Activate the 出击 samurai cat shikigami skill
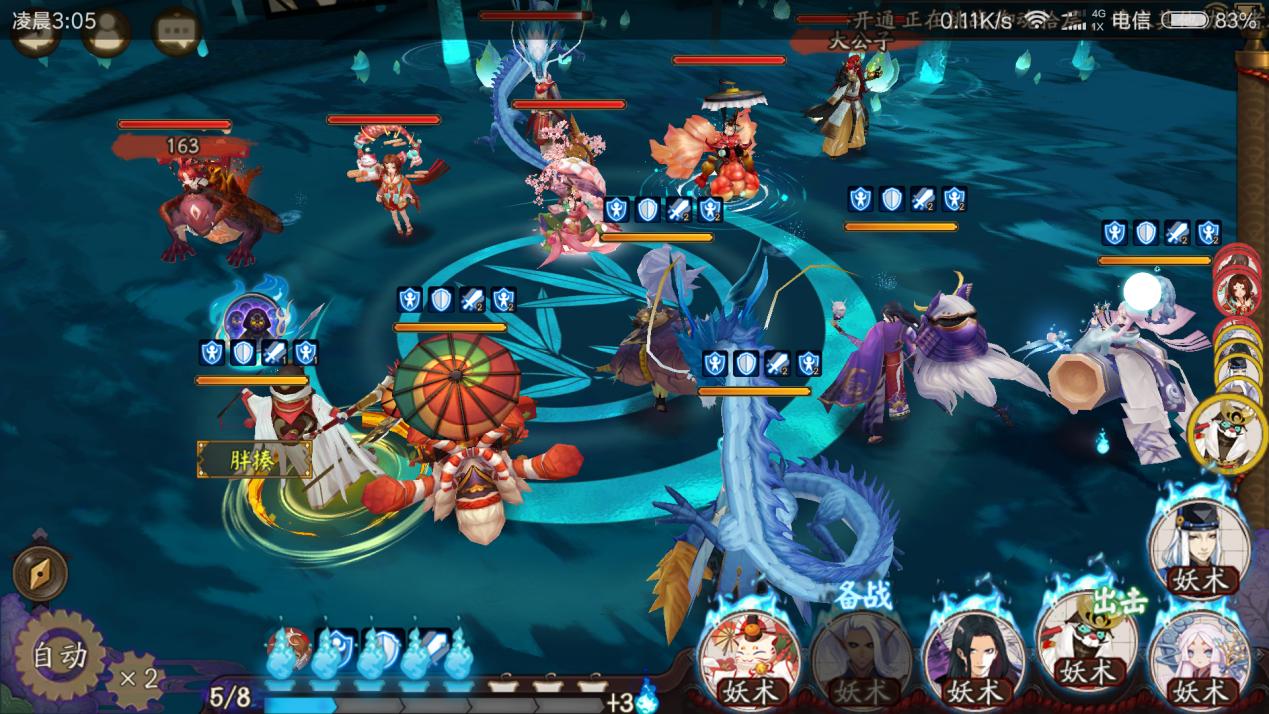The height and width of the screenshot is (714, 1269). pyautogui.click(x=1087, y=645)
